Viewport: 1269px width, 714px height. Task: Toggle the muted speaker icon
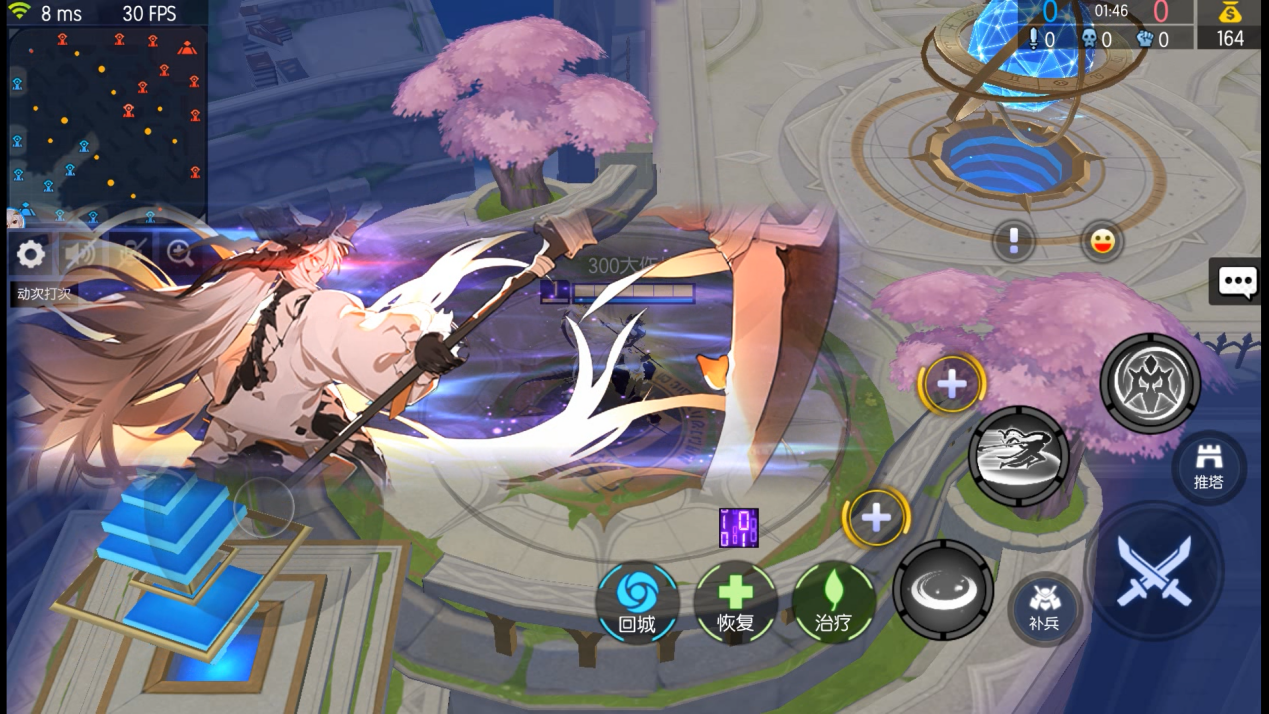pos(80,254)
